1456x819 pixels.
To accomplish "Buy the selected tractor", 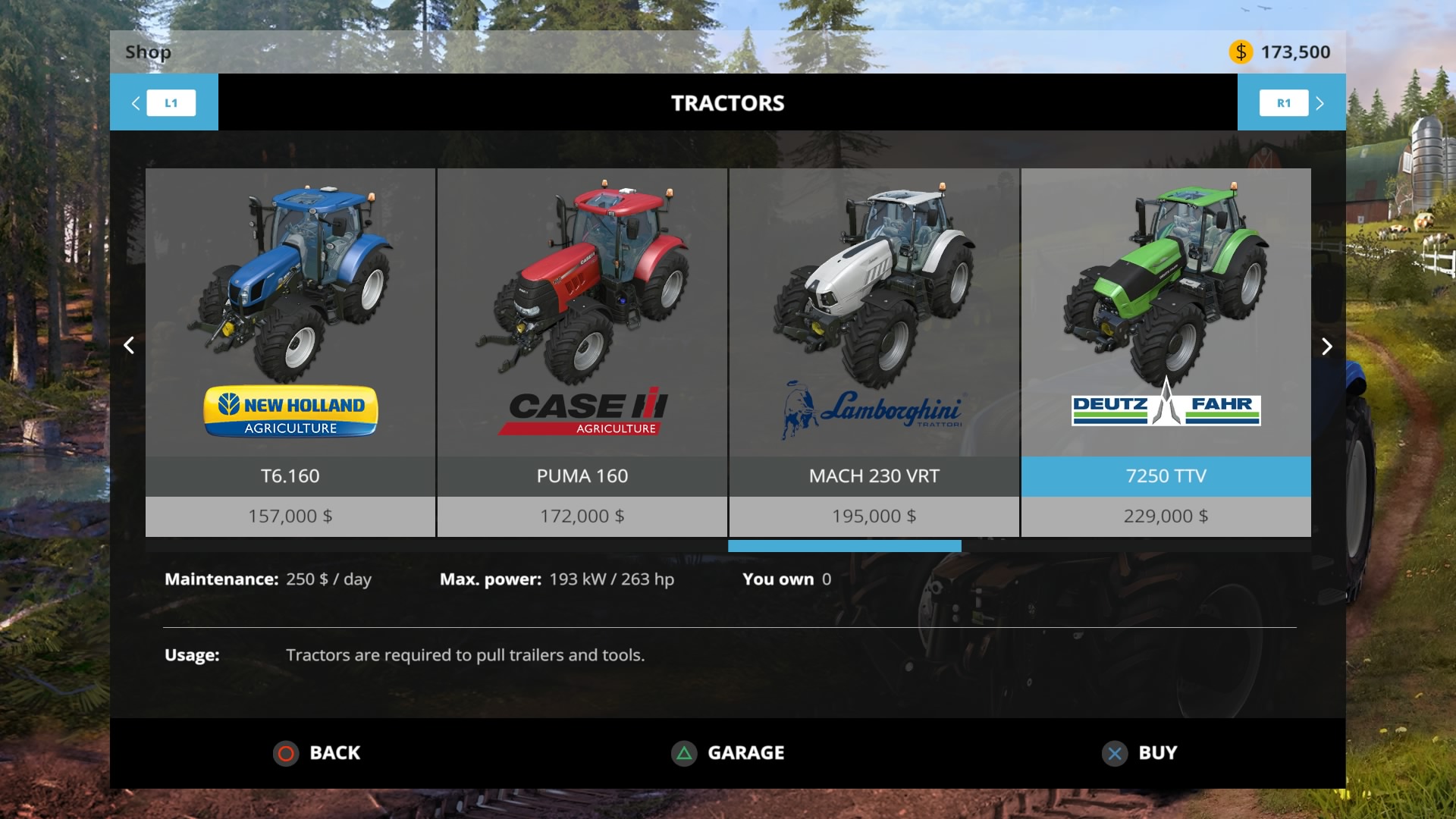I will tap(1139, 753).
